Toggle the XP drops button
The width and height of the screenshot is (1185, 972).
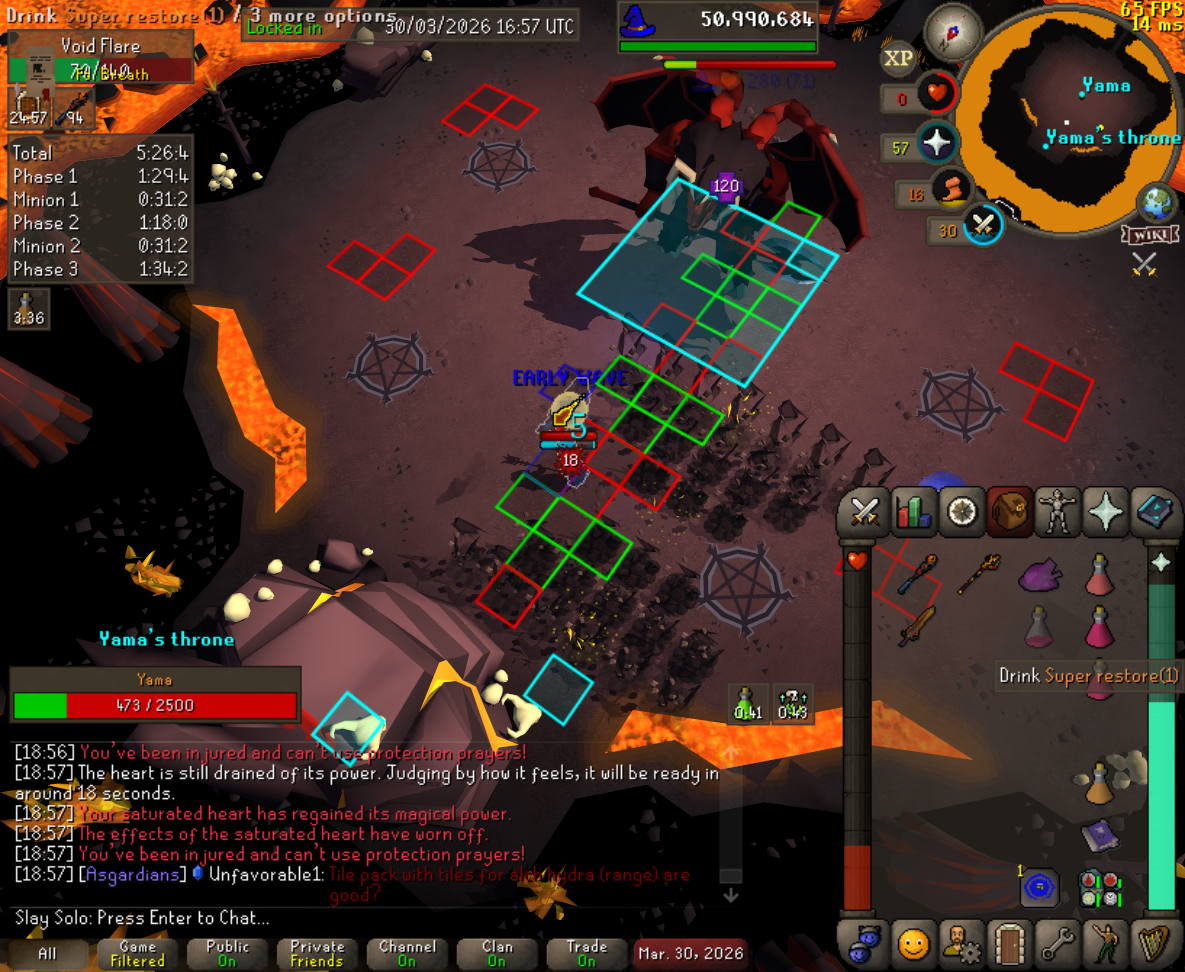click(898, 59)
